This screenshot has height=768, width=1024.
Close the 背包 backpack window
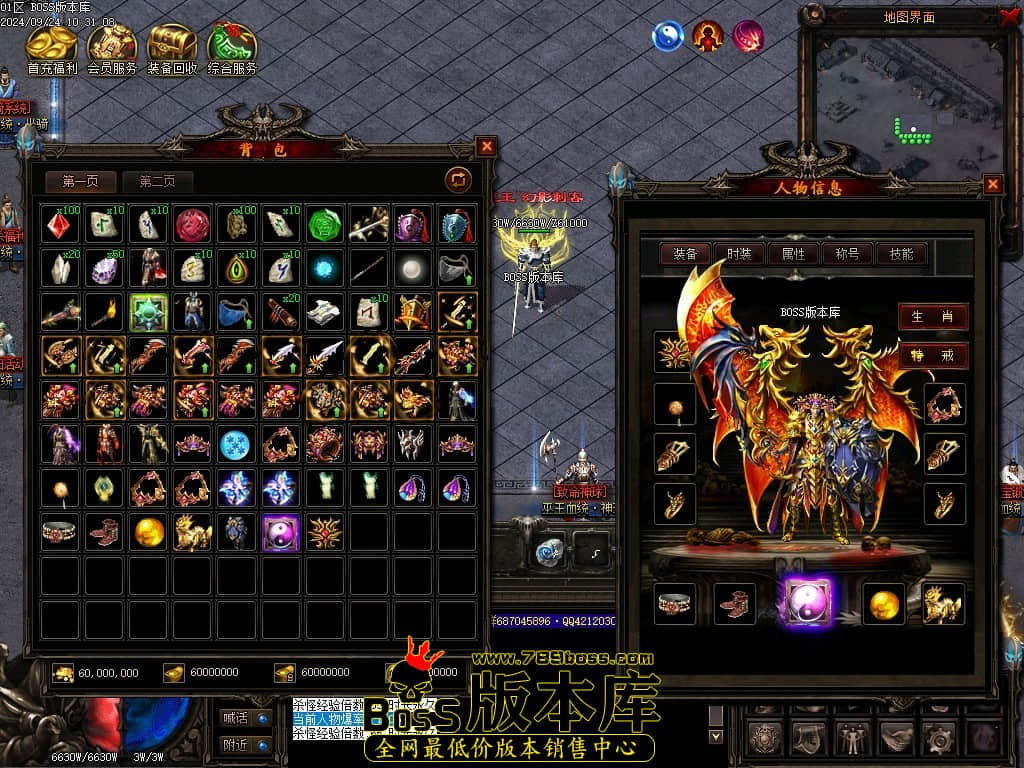(486, 147)
